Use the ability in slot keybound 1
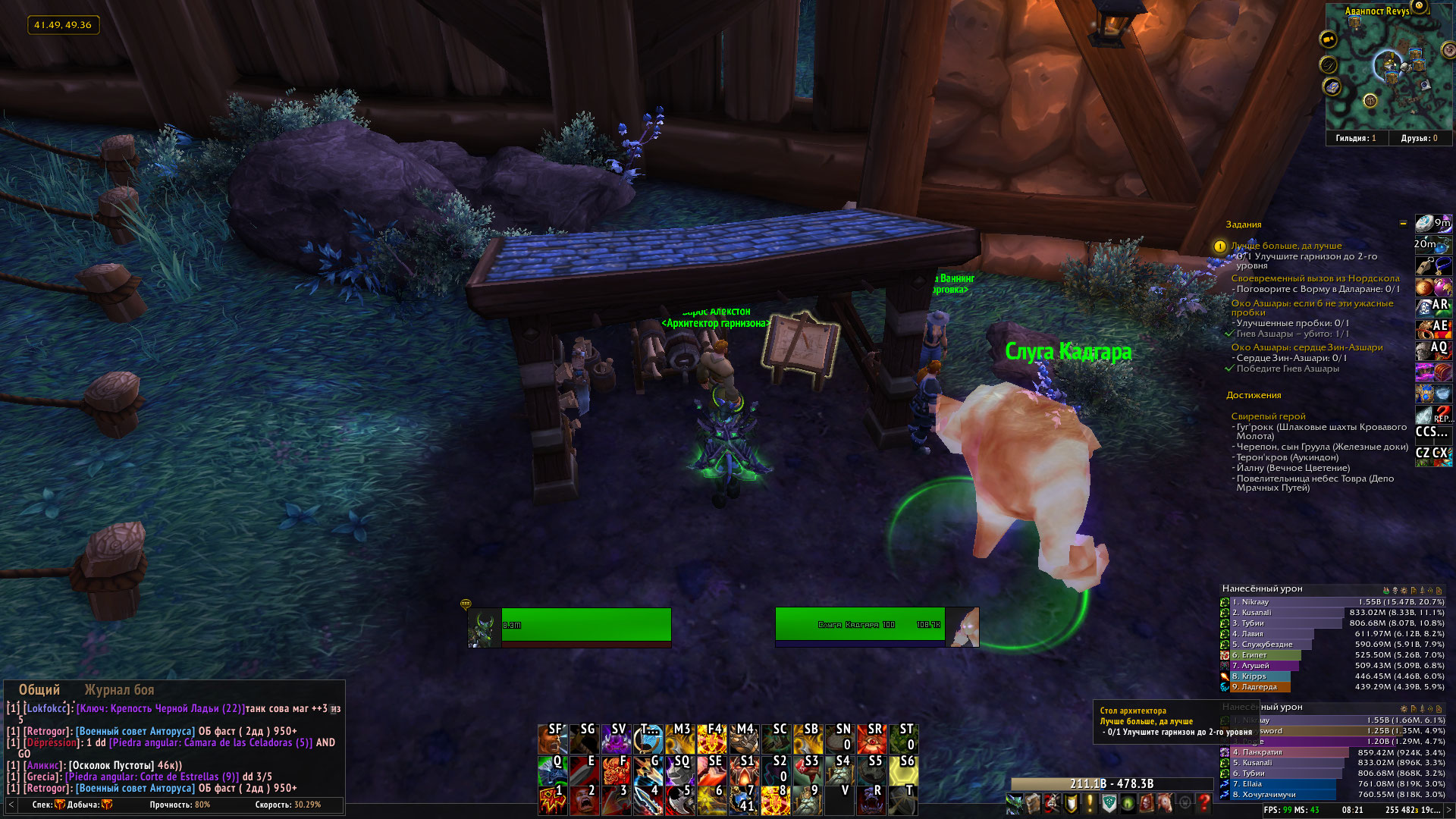1456x819 pixels. [x=553, y=800]
